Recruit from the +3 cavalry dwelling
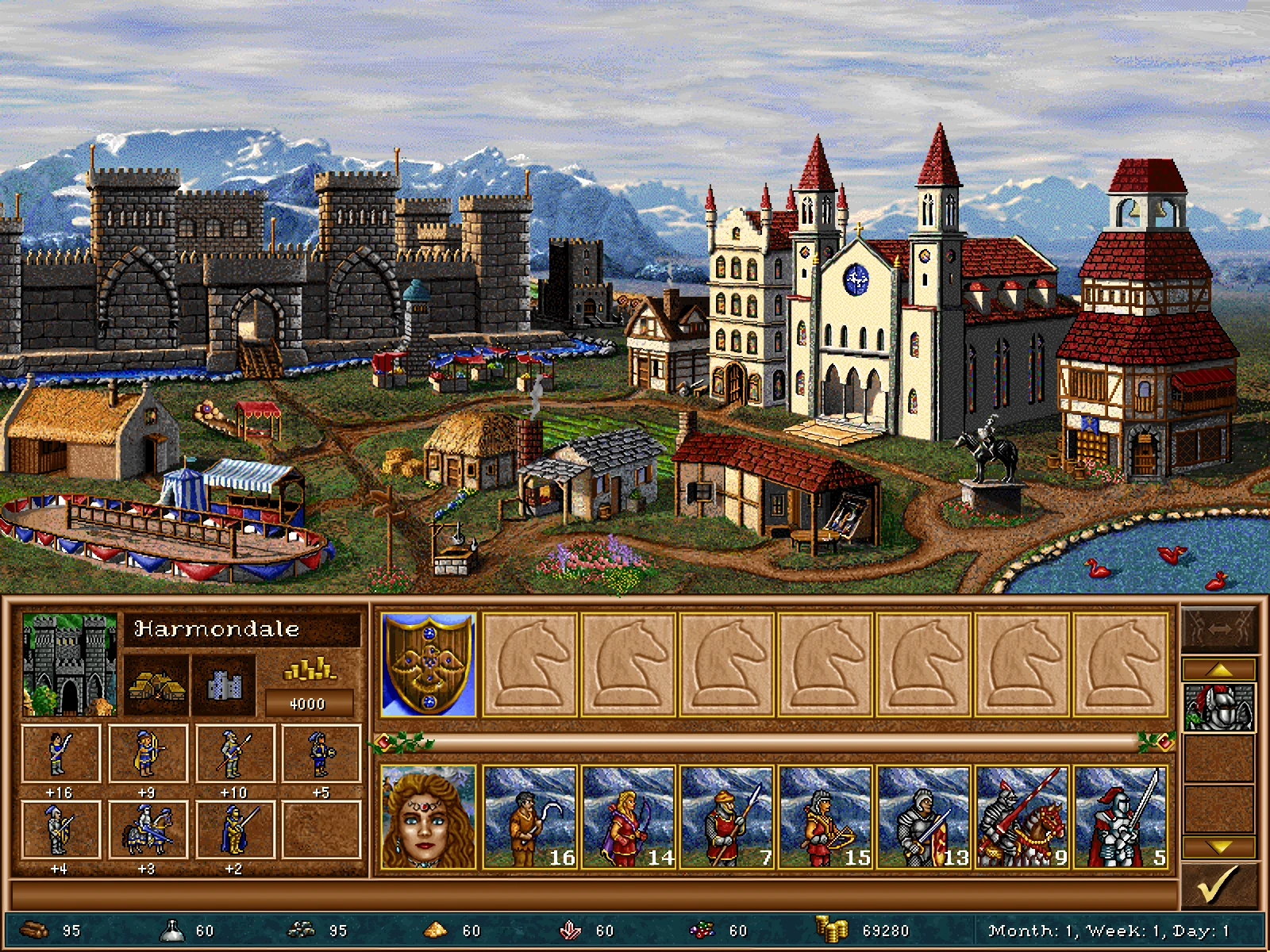This screenshot has height=952, width=1270. (148, 830)
